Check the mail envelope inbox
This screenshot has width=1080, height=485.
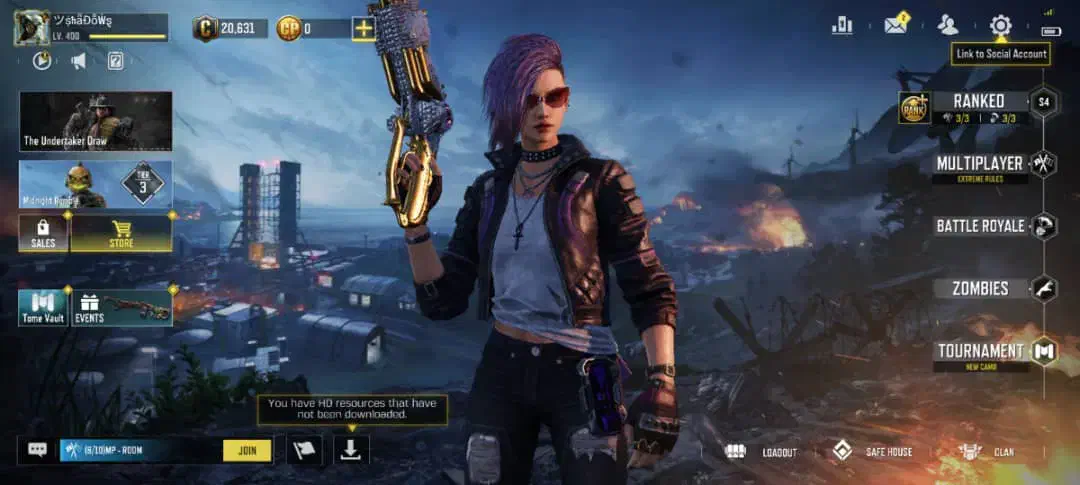pos(895,26)
